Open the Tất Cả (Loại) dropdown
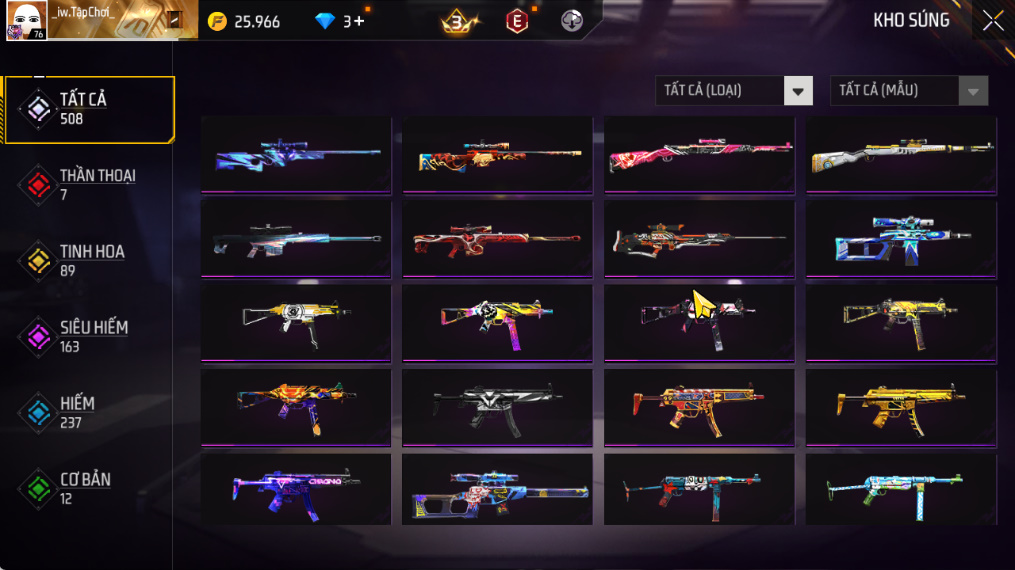Screen dimensions: 1015x570 click(734, 91)
